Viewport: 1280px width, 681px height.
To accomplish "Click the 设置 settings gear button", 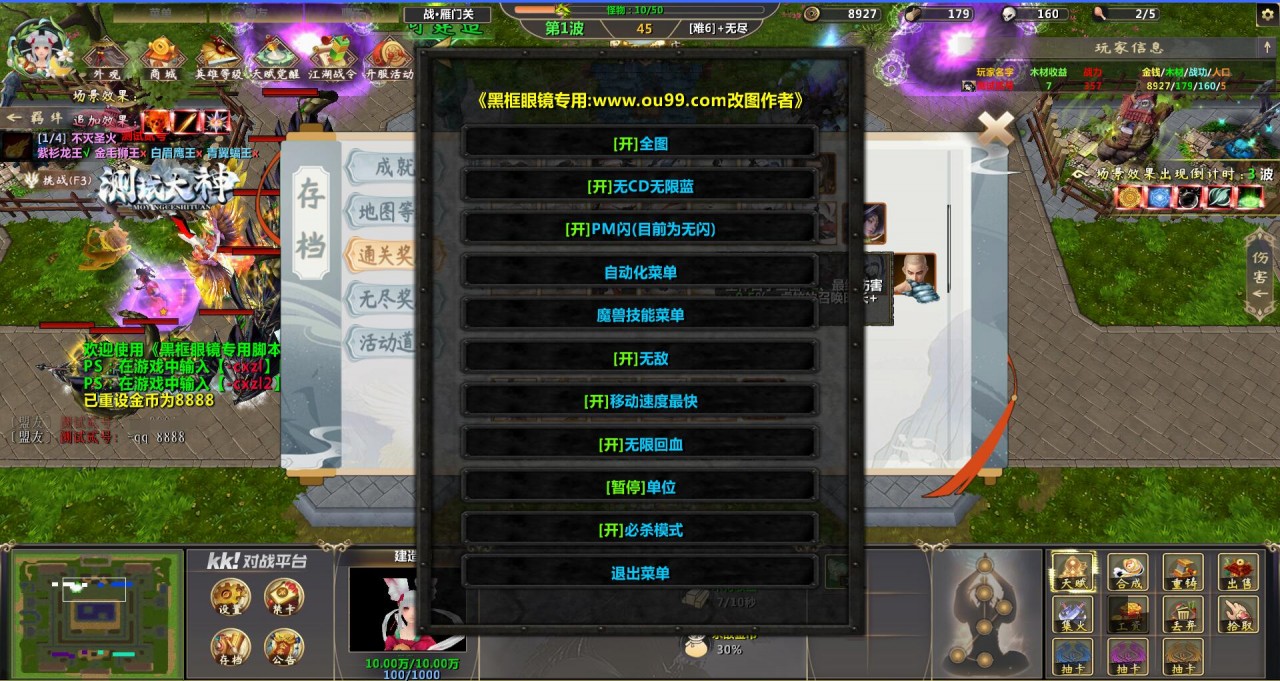I will [230, 599].
